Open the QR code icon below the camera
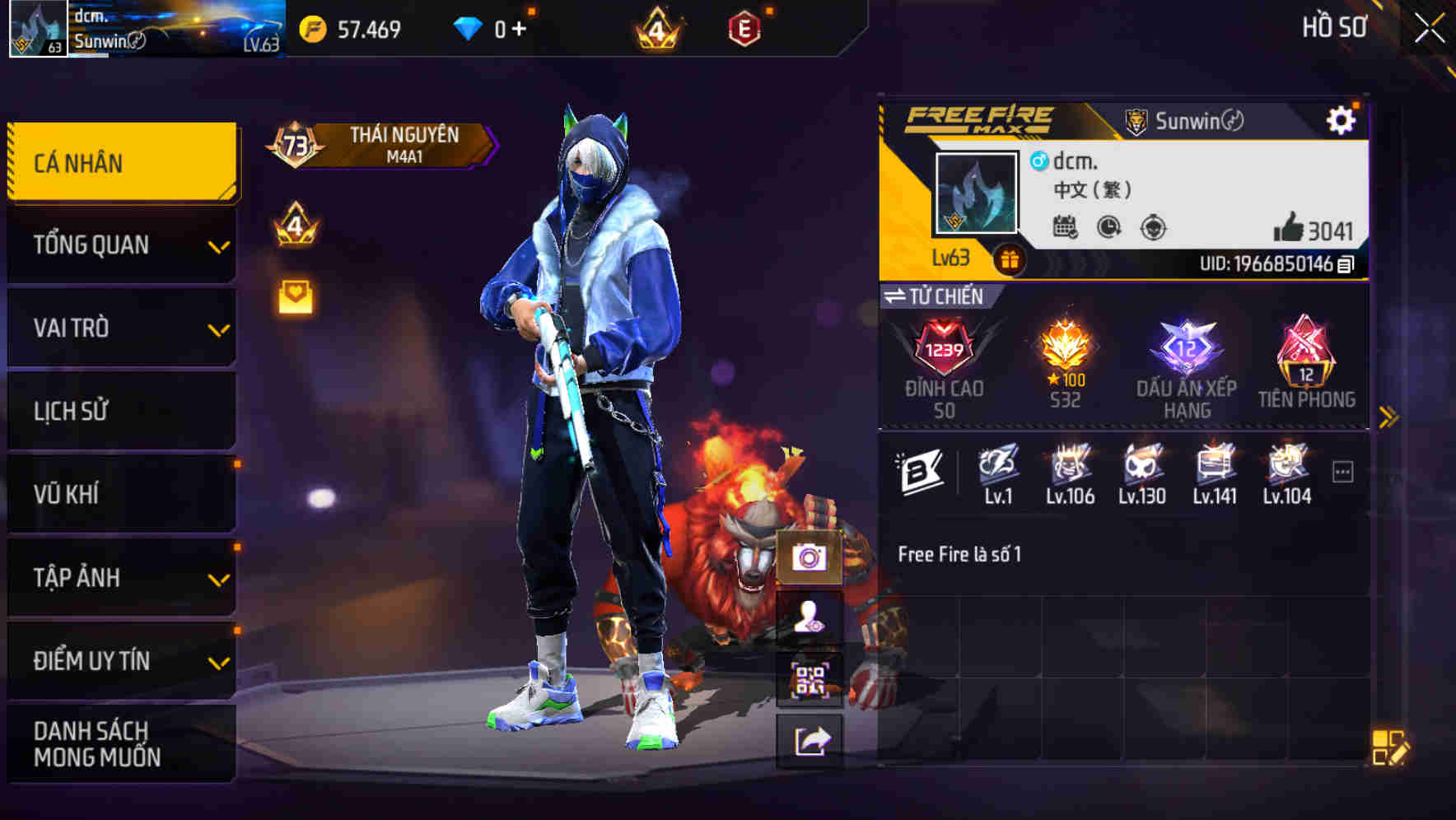Viewport: 1456px width, 820px height. pos(810,678)
